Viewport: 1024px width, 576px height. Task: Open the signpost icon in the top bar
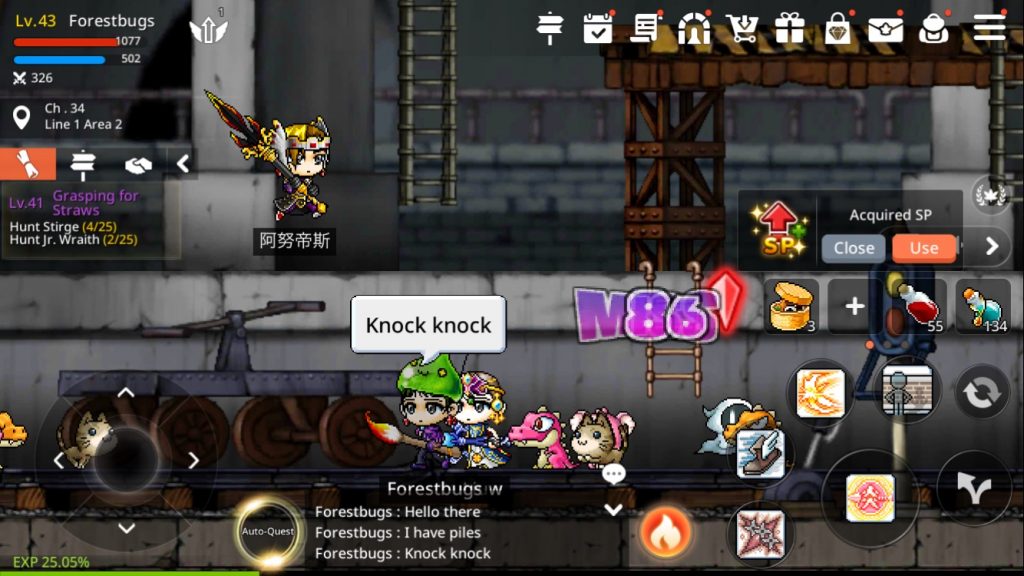550,28
